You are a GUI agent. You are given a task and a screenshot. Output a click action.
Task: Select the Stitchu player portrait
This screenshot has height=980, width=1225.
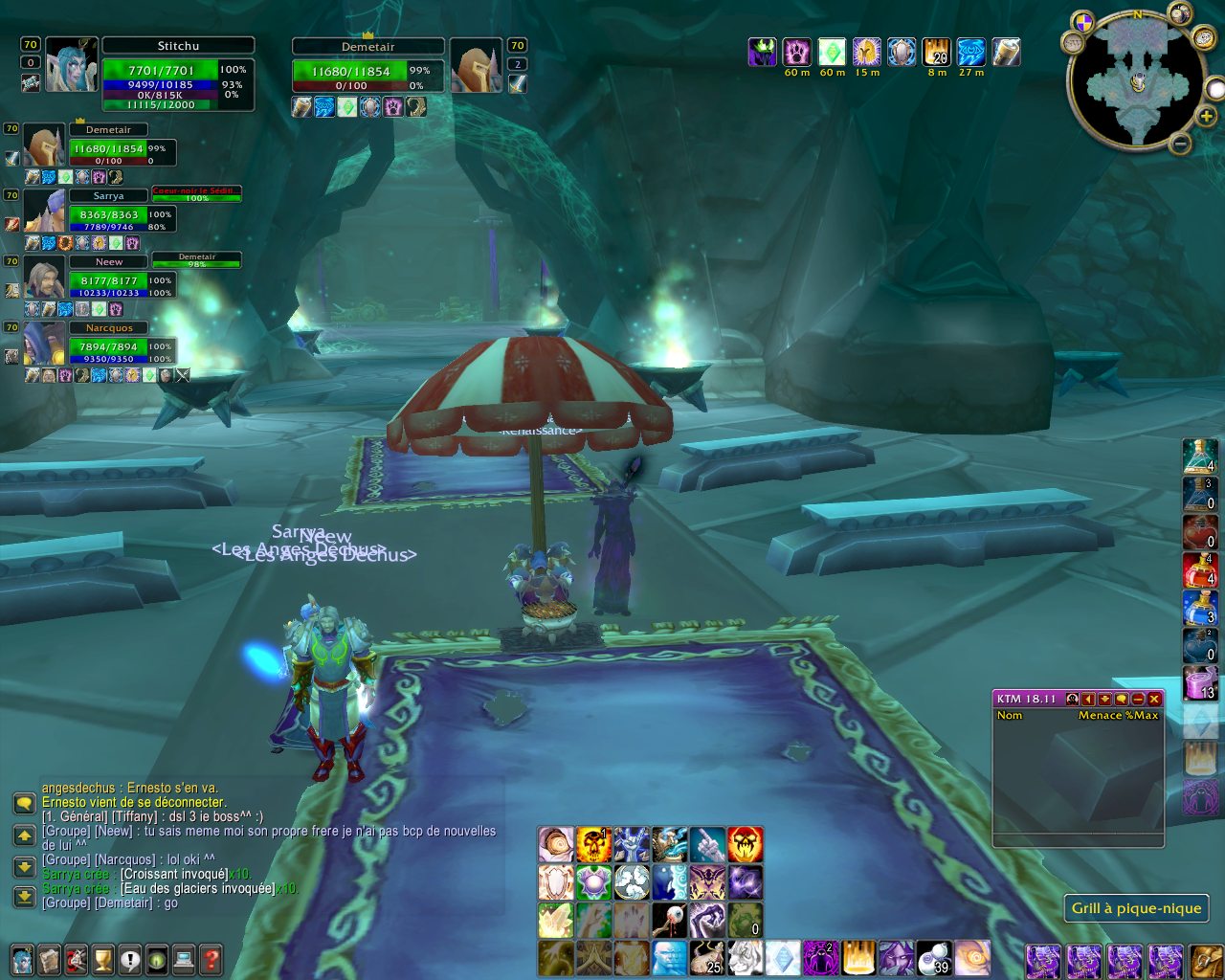click(x=72, y=65)
